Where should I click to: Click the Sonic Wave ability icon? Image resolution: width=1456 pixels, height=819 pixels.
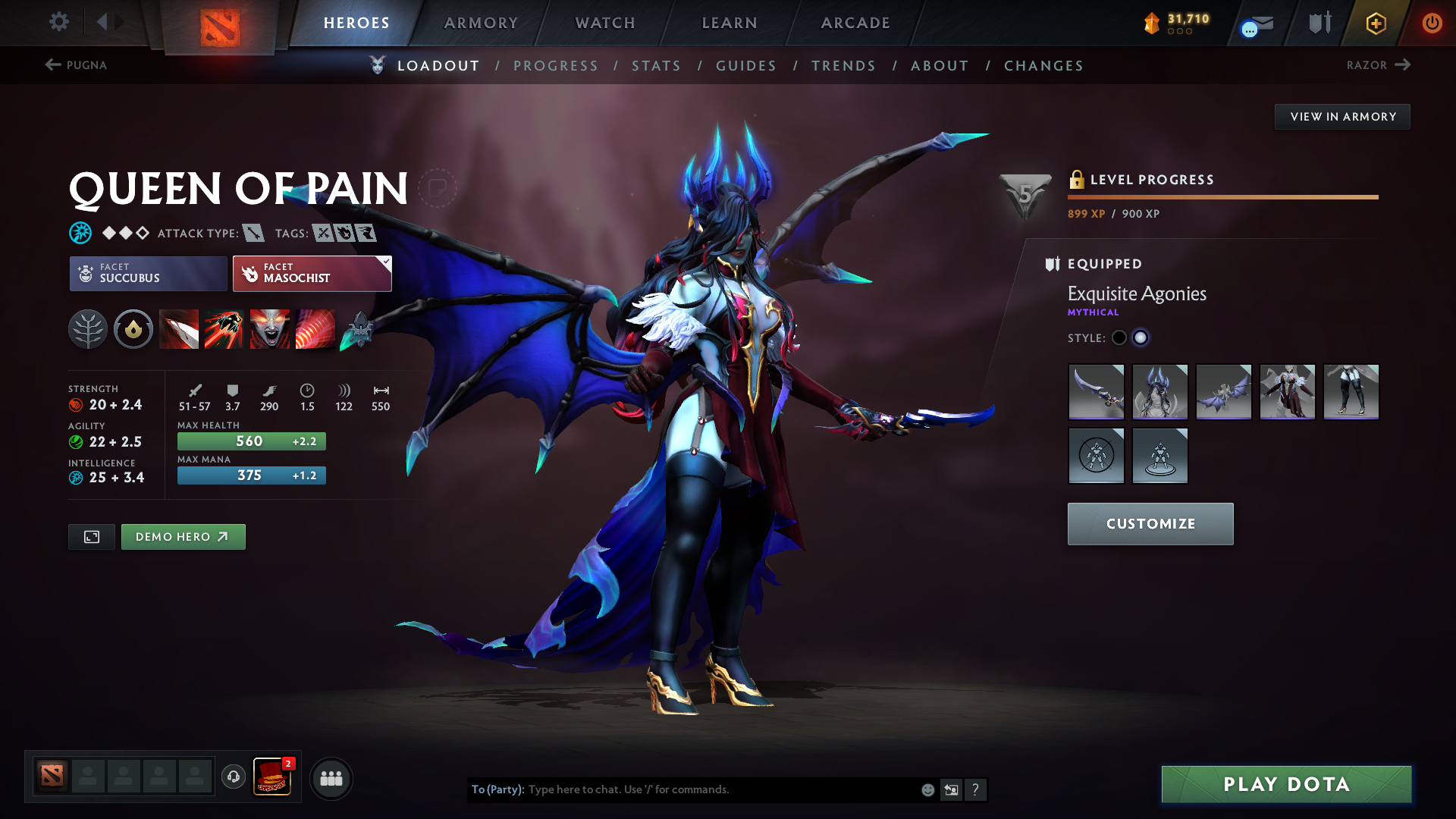(x=315, y=329)
